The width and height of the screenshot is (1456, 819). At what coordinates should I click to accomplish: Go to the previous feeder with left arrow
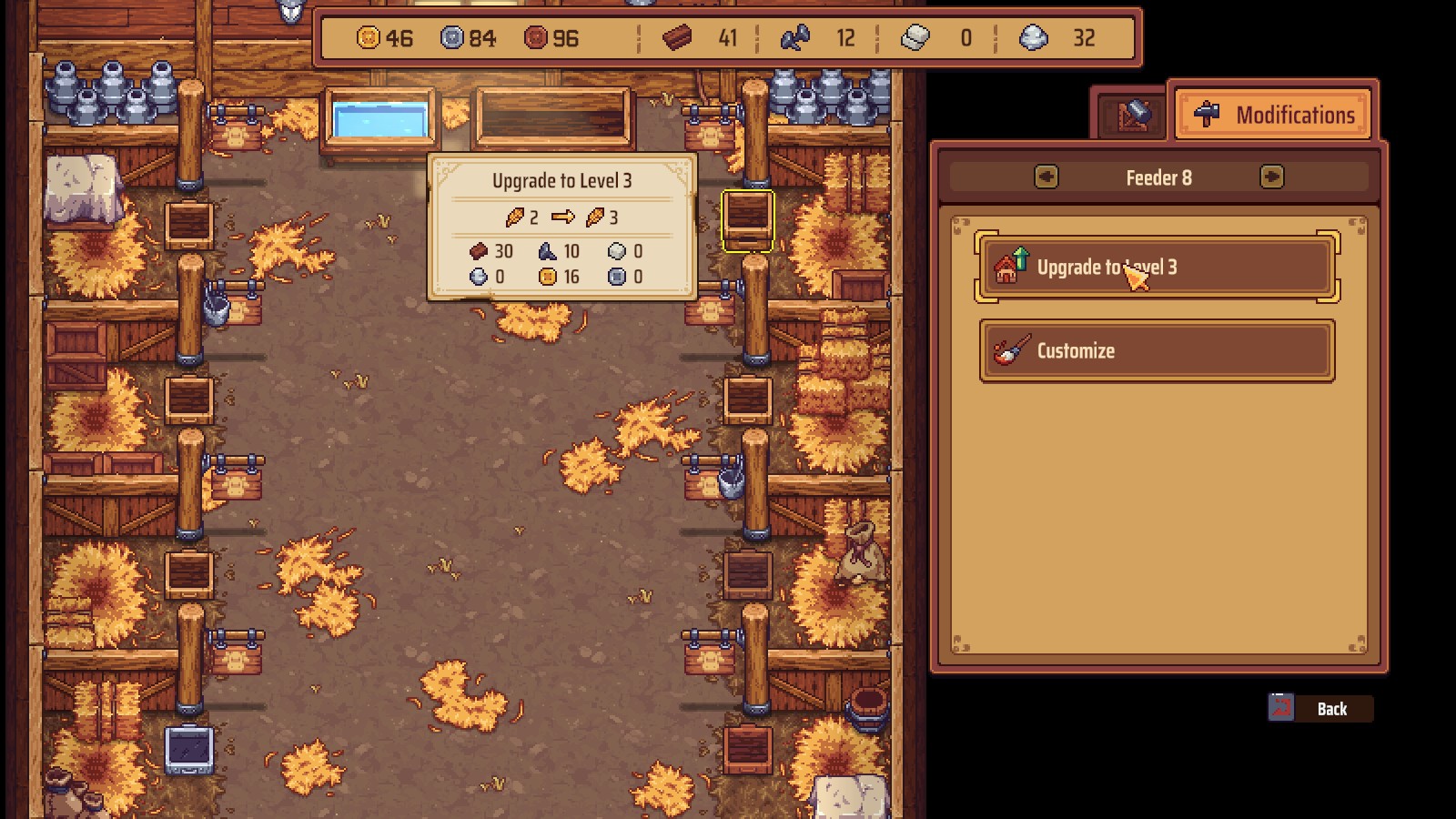[x=1046, y=177]
